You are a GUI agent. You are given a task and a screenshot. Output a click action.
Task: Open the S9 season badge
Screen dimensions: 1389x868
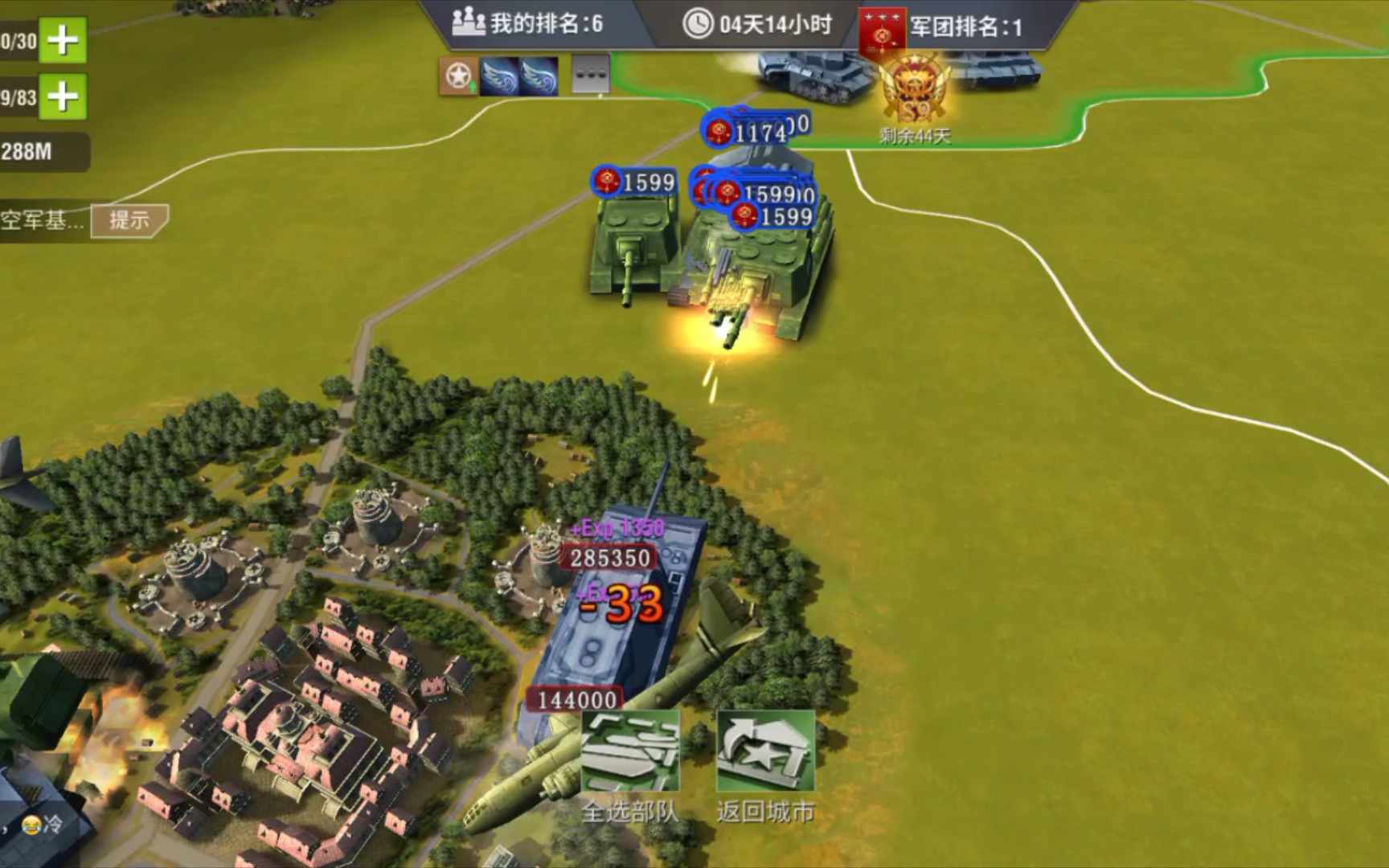coord(916,92)
